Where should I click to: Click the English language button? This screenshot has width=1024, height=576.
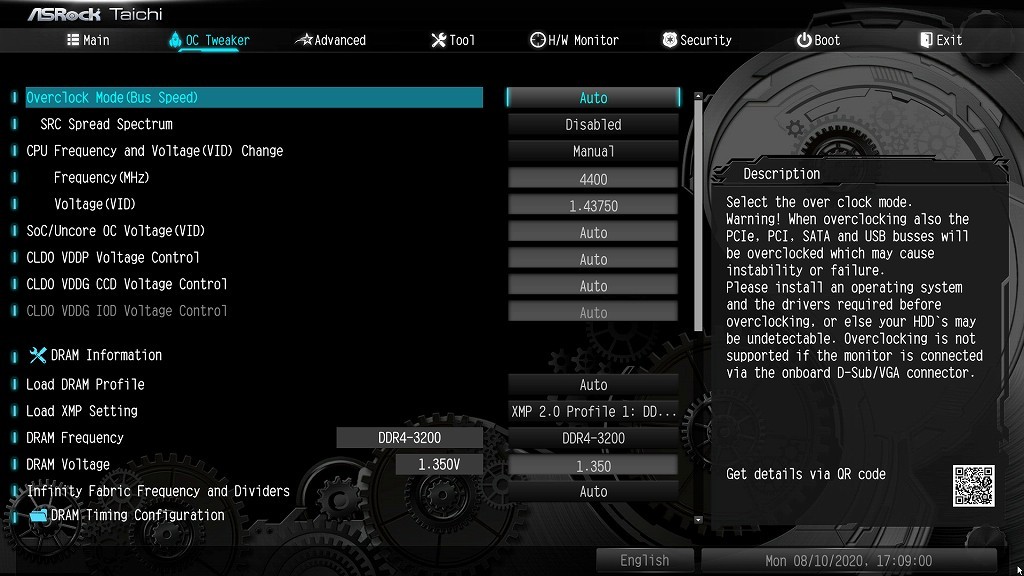pos(644,561)
